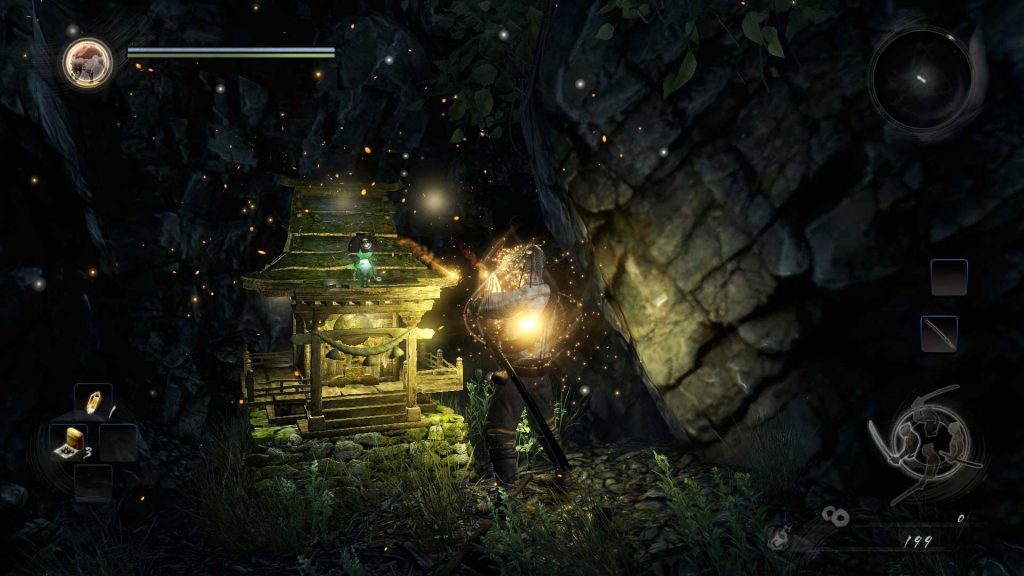Use the golden crystal quick item
1024x576 pixels.
point(93,402)
